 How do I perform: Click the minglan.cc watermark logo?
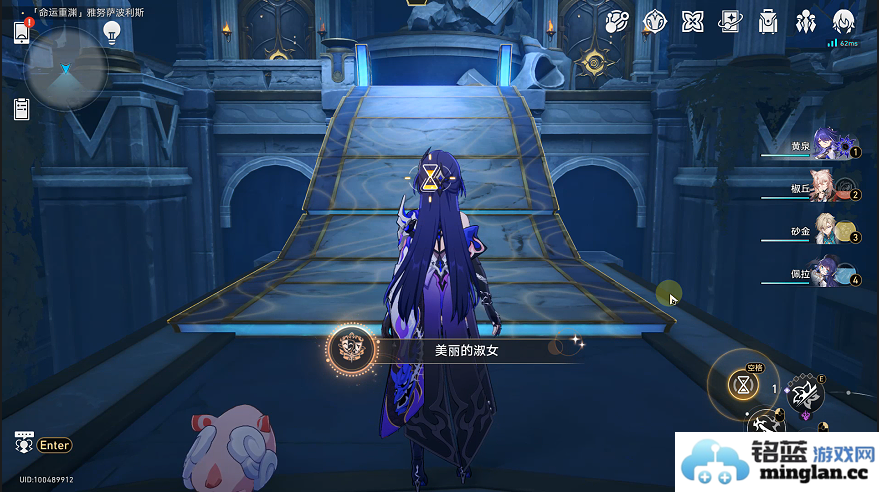click(776, 462)
